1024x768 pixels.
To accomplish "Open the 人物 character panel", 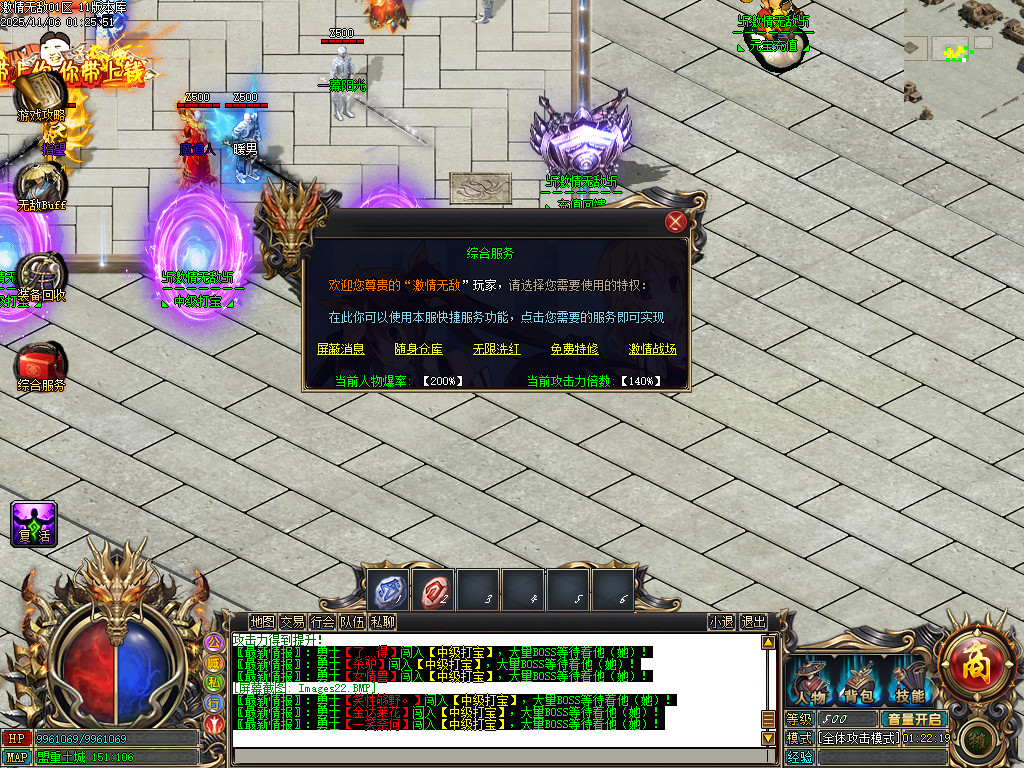I will pos(811,682).
